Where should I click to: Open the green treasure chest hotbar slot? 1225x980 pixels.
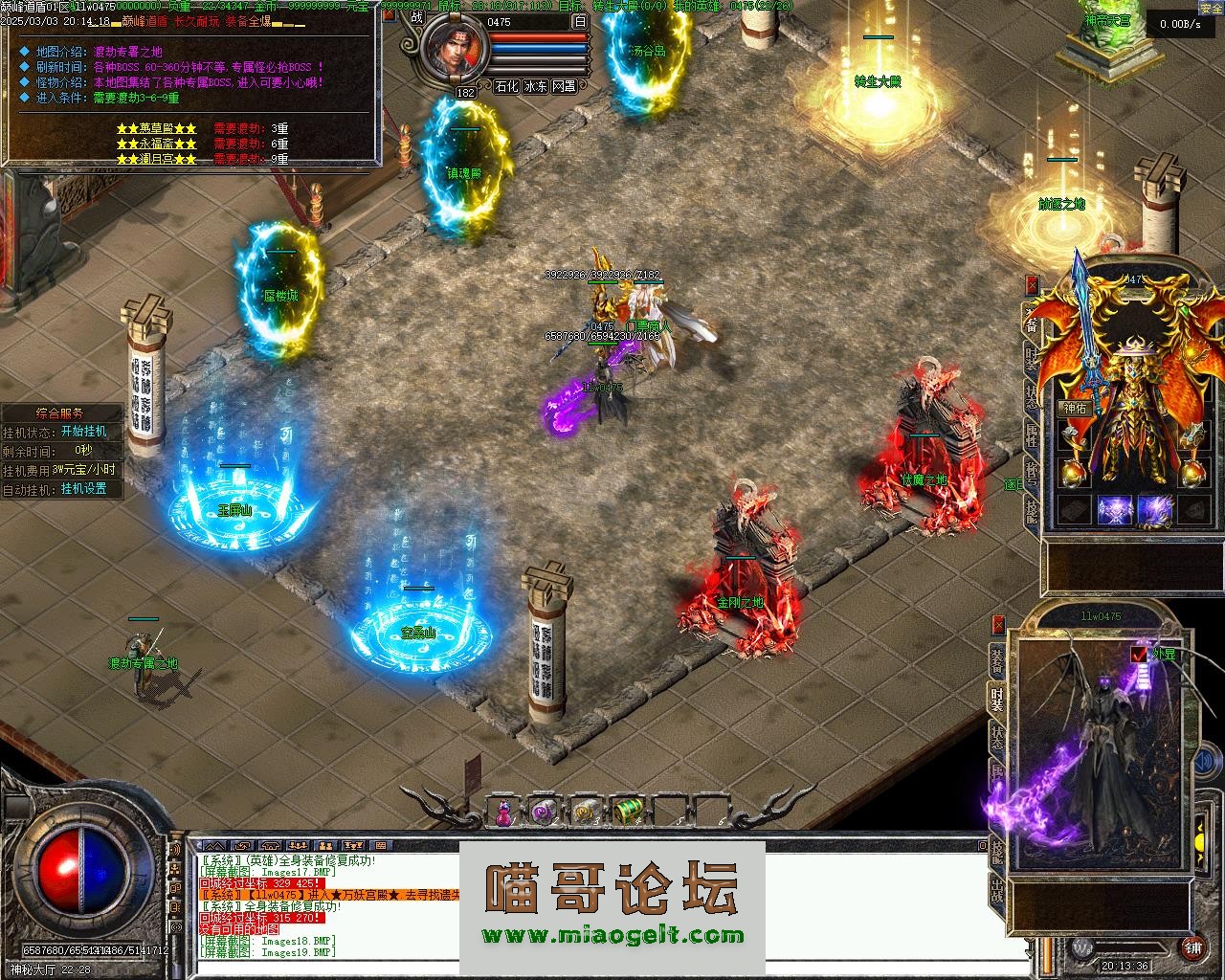point(627,813)
